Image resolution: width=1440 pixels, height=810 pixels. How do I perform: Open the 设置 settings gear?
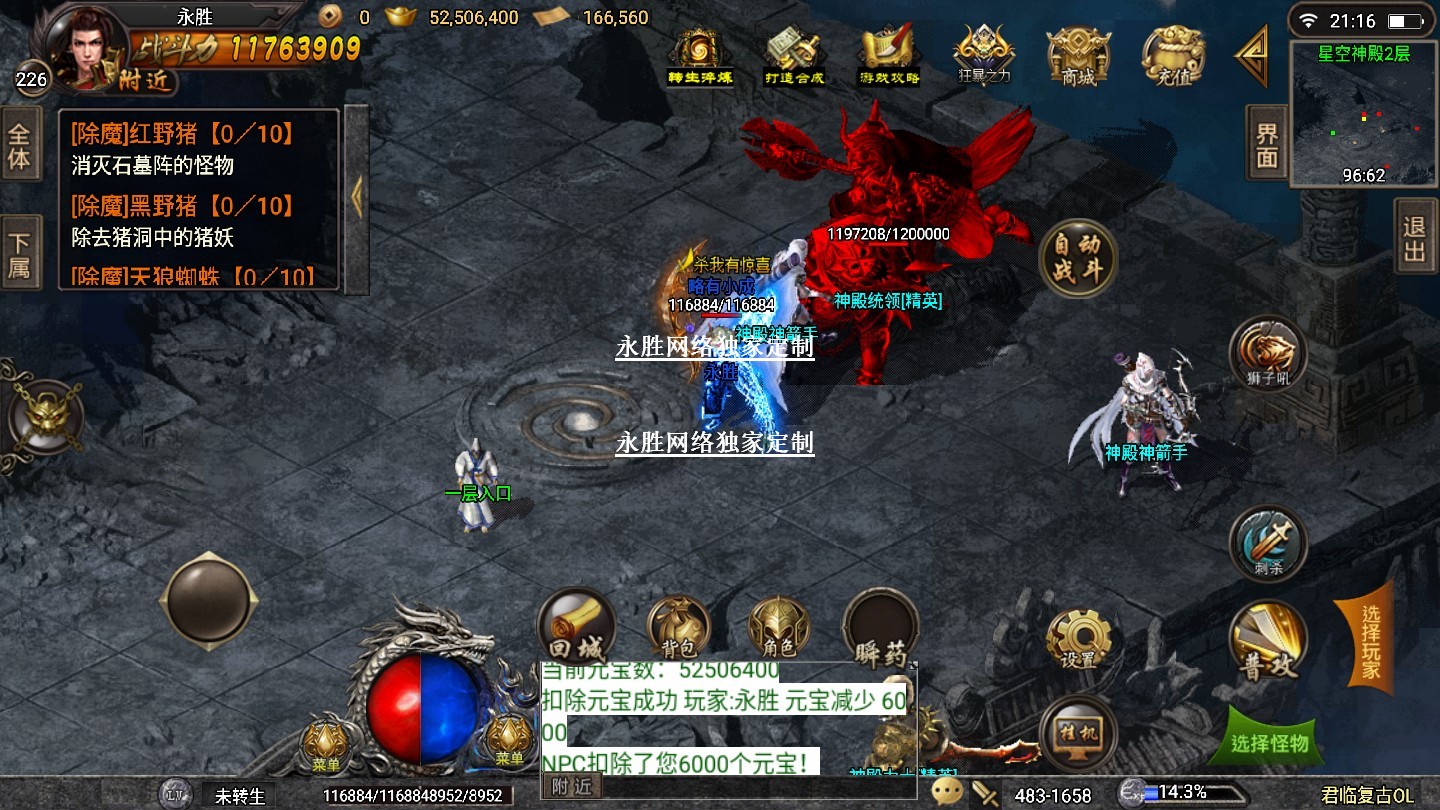(x=1079, y=638)
